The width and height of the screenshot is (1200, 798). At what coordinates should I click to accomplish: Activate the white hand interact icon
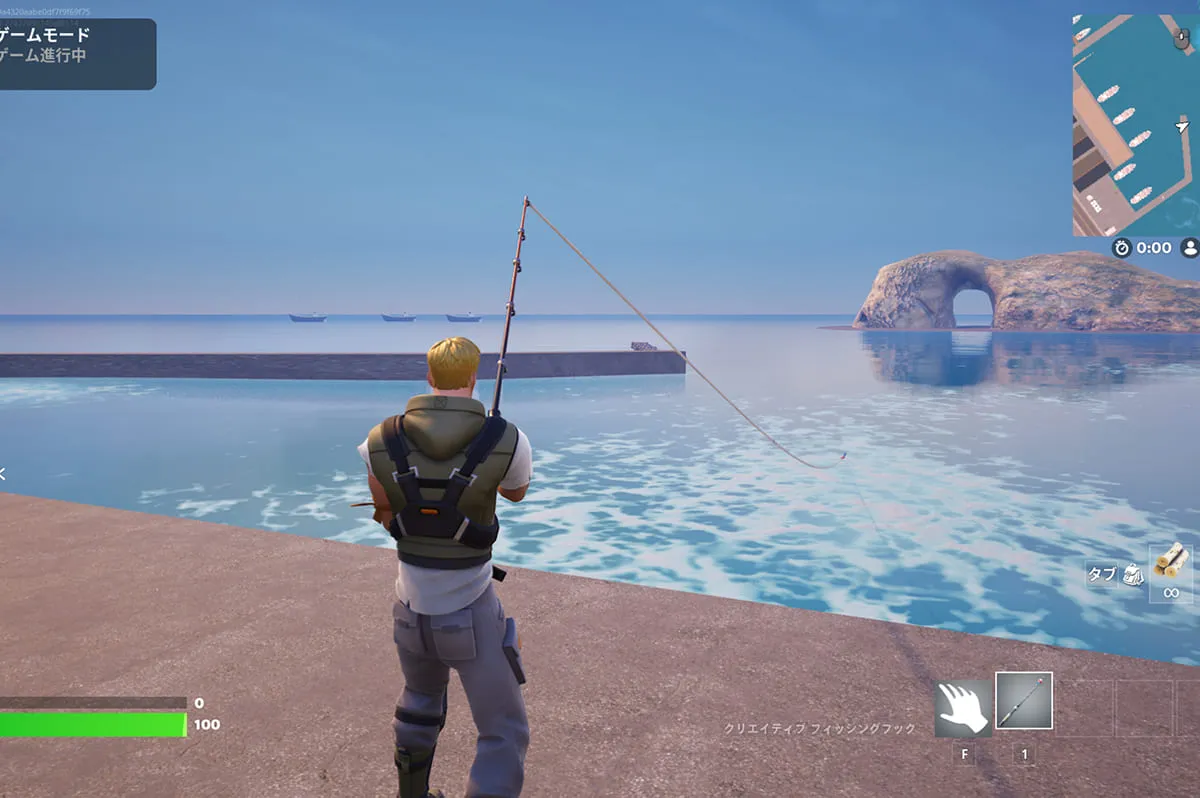[x=963, y=708]
